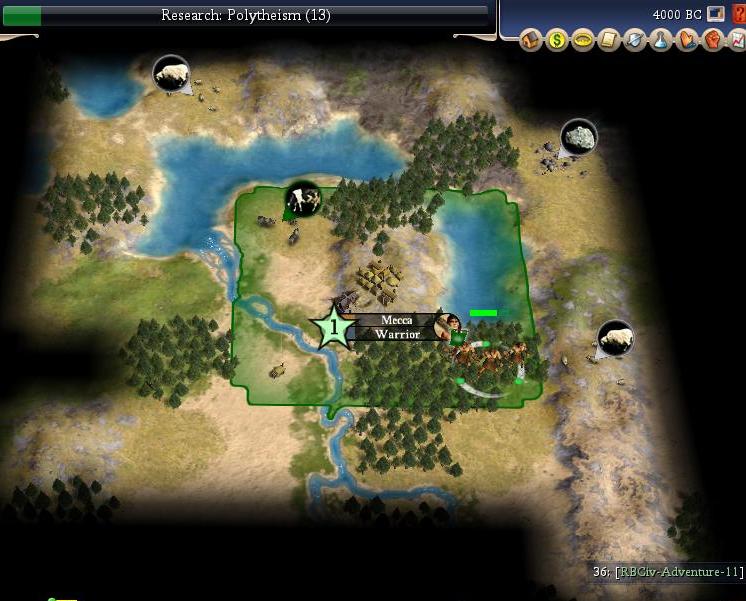Open the Civilopedia question mark
The image size is (746, 601).
click(739, 15)
